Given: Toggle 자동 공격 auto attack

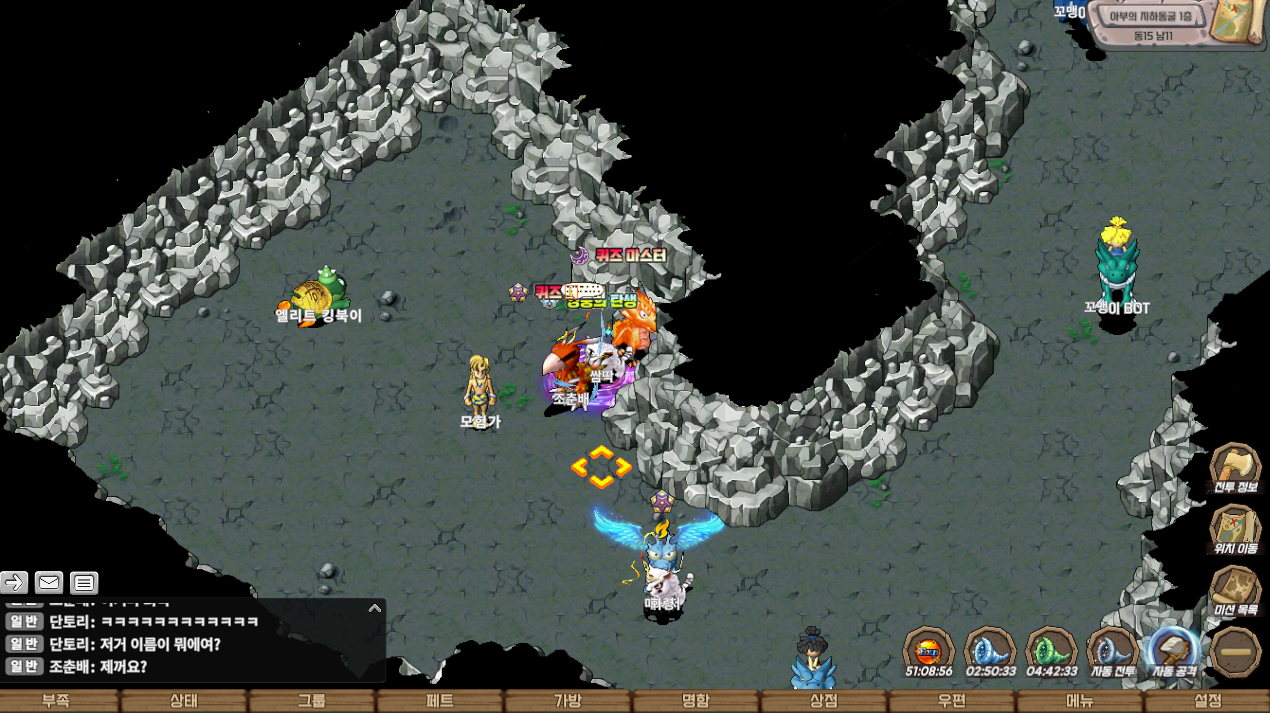Looking at the screenshot, I should click(x=1174, y=652).
